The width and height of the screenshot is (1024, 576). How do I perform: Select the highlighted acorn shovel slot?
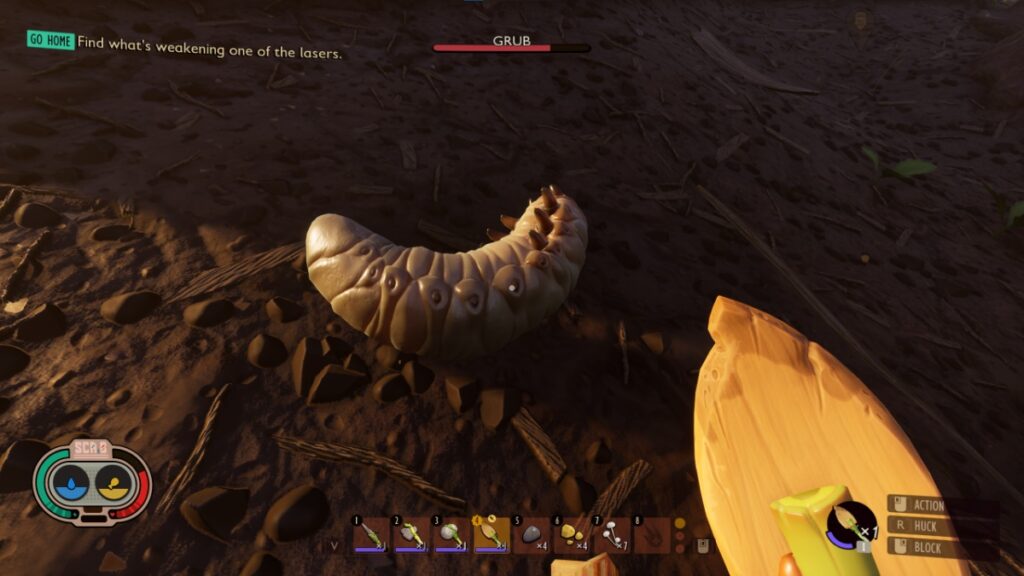coord(490,535)
